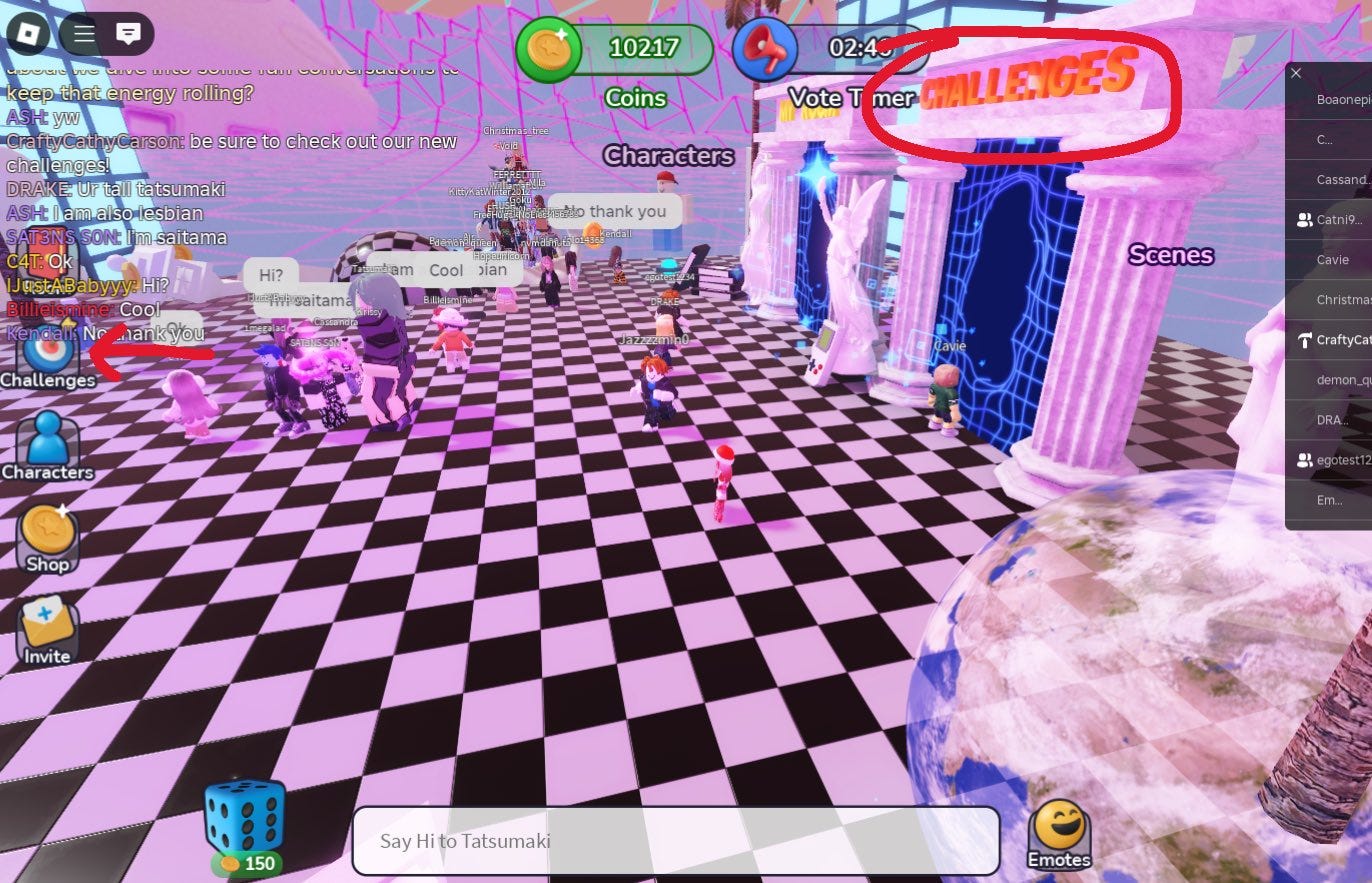Close the player list panel

pos(1296,73)
